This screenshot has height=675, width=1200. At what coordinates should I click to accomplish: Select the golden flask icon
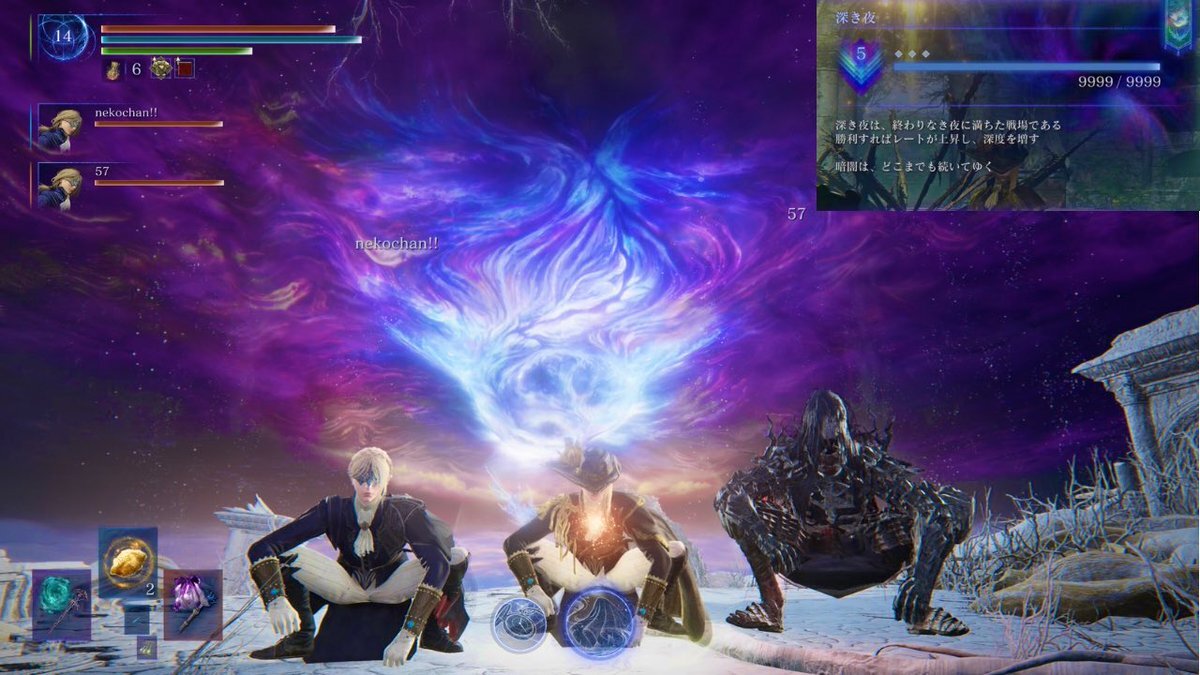pos(114,69)
